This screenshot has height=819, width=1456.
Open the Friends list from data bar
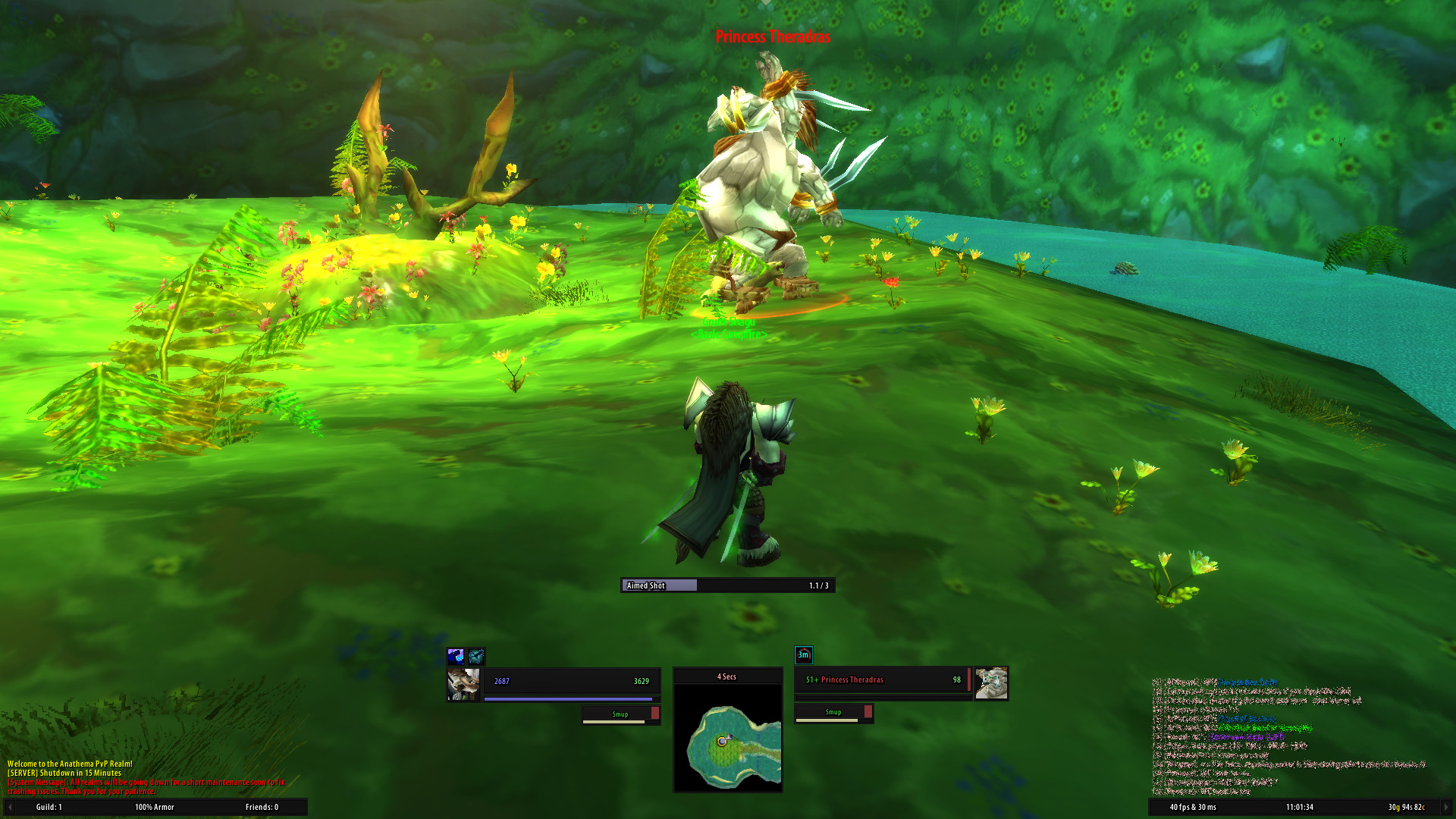262,807
